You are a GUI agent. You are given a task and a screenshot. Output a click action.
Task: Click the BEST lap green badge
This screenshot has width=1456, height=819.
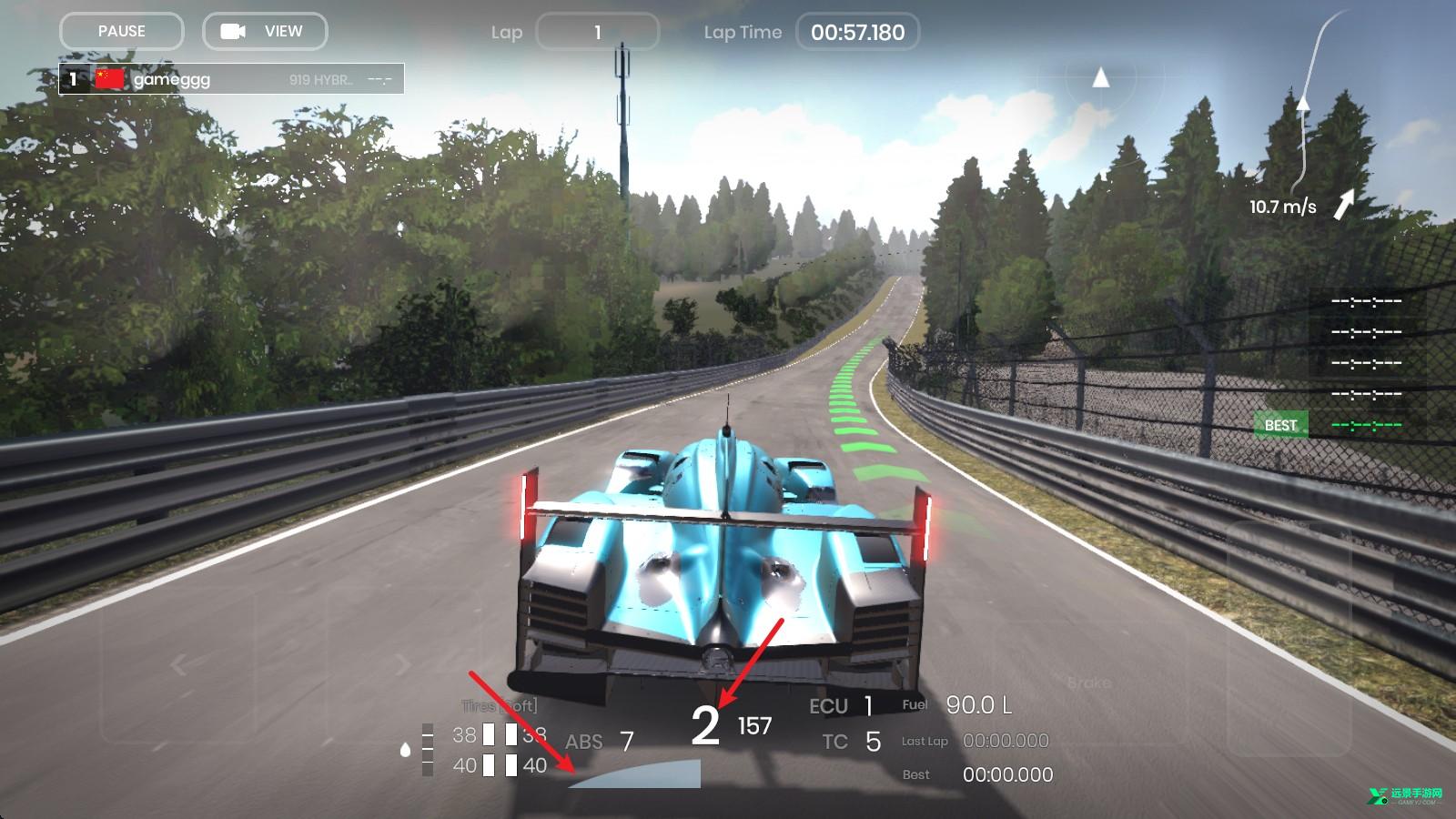pos(1280,424)
